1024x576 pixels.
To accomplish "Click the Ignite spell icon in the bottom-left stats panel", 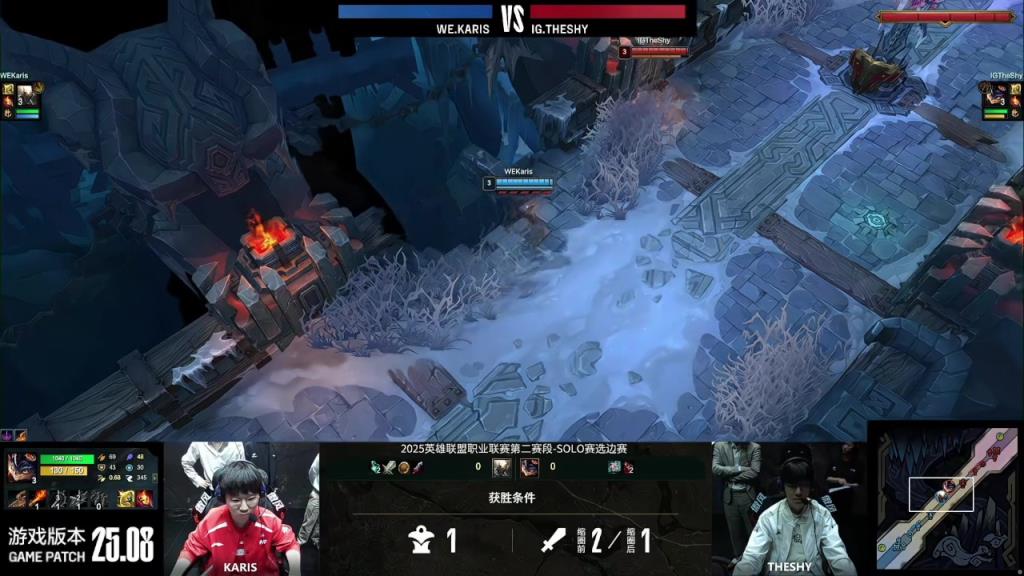I will [144, 497].
